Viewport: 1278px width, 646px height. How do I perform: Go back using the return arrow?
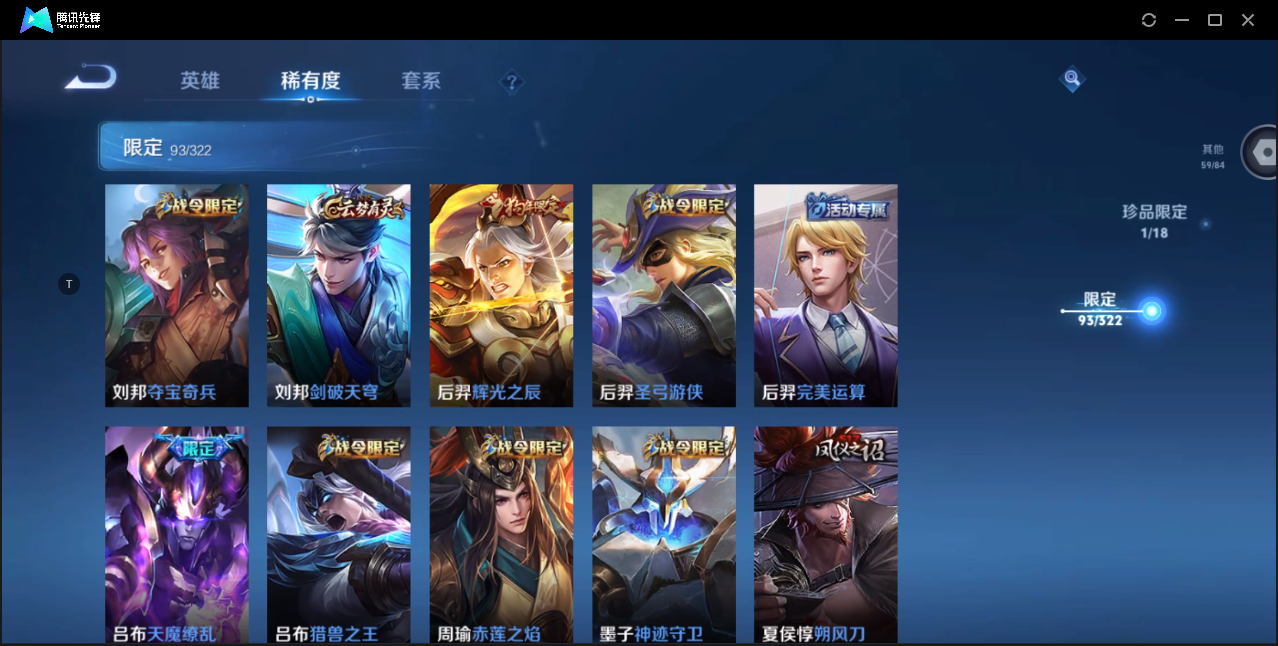(x=91, y=78)
